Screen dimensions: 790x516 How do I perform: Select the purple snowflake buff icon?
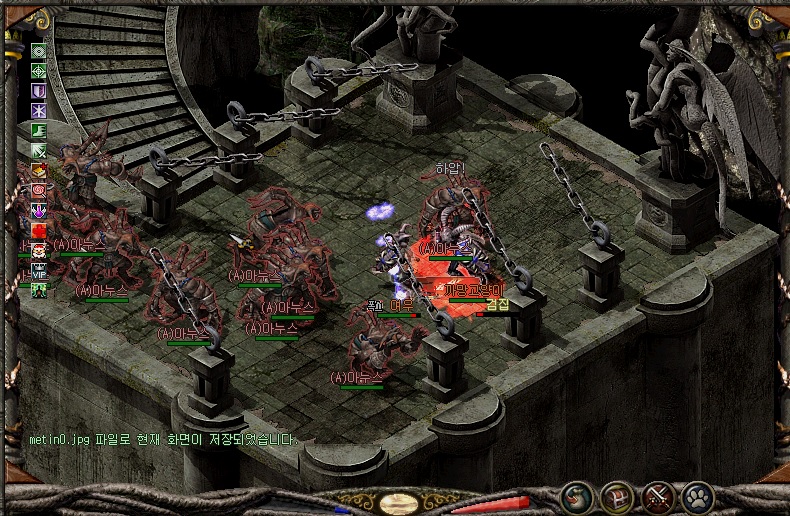click(x=39, y=110)
